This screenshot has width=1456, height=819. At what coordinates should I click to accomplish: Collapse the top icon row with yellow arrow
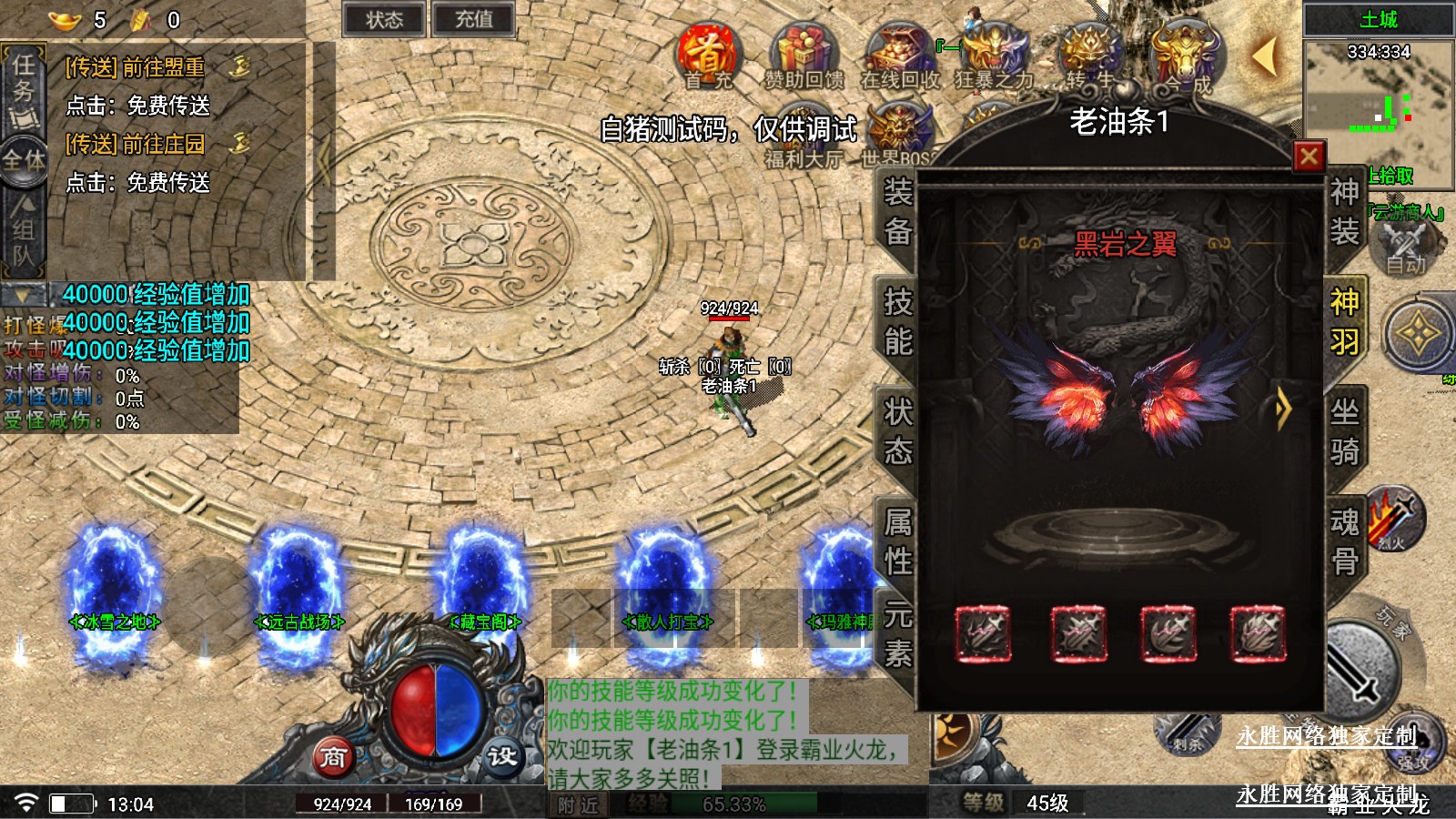coord(1263,56)
